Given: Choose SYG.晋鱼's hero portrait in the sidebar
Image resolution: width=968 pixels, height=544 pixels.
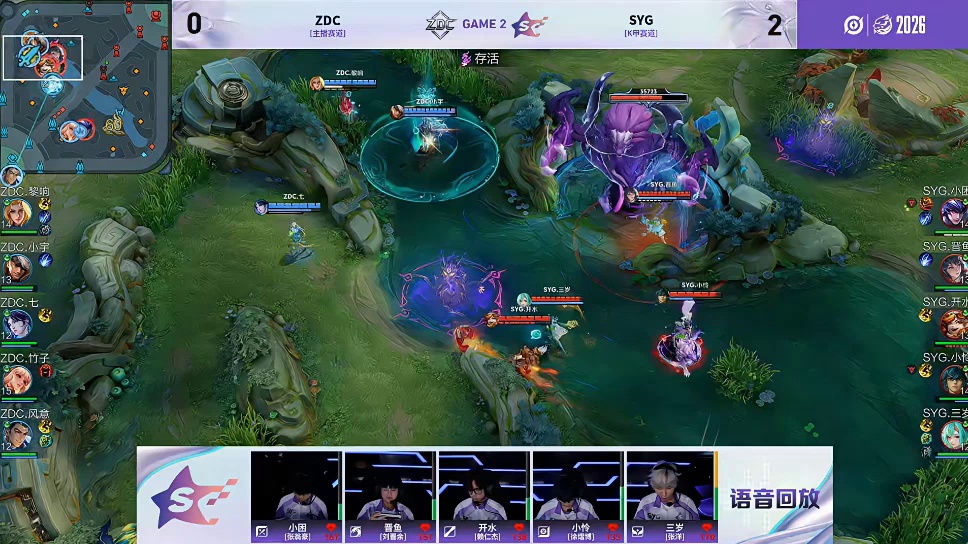Looking at the screenshot, I should [951, 268].
